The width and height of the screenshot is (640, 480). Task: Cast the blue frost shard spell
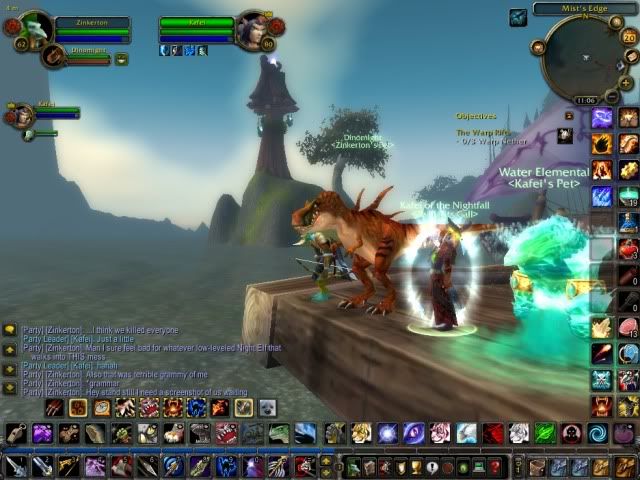click(602, 196)
